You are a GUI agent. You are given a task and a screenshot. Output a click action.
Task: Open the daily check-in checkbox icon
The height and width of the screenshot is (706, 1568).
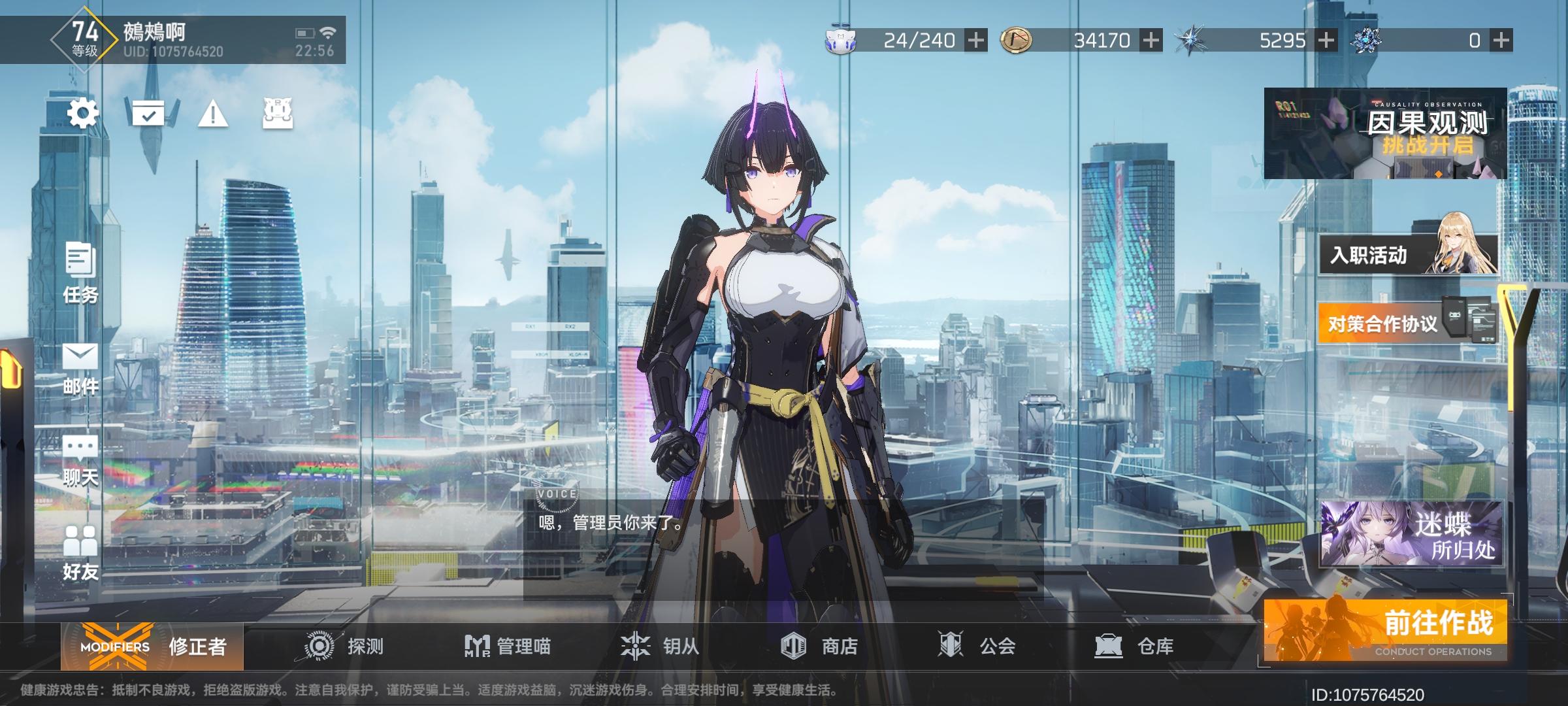[149, 115]
